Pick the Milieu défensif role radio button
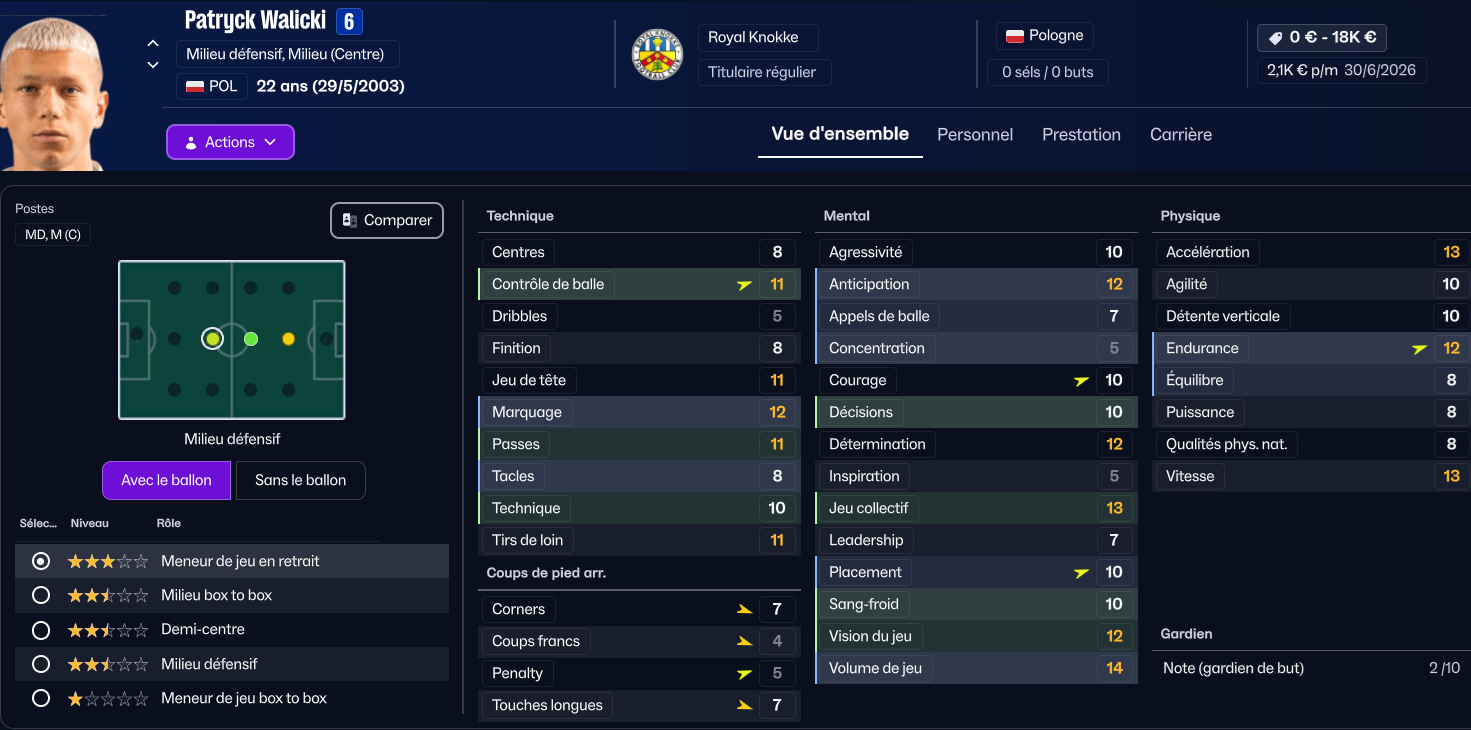This screenshot has width=1471, height=730. pyautogui.click(x=41, y=664)
